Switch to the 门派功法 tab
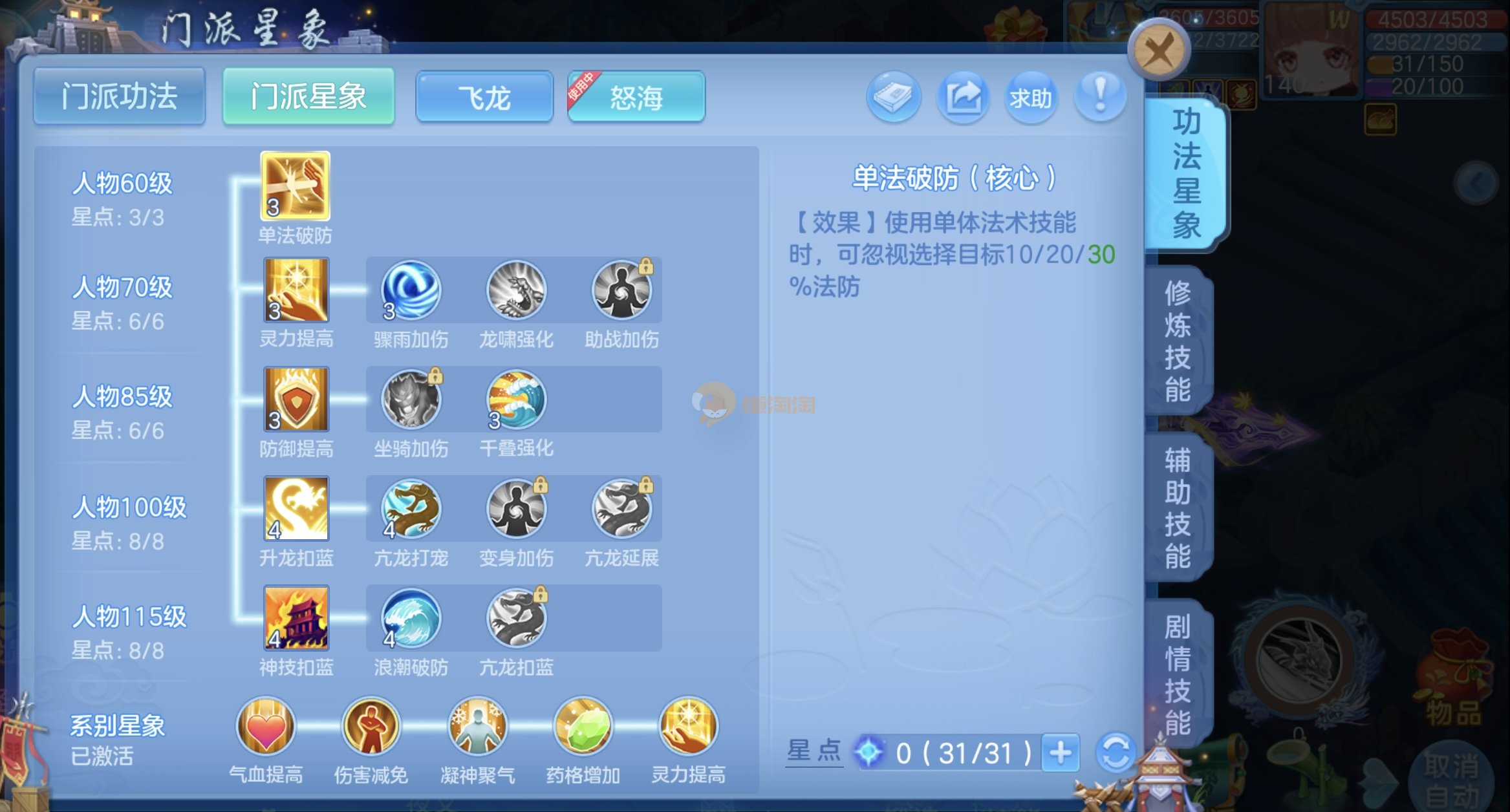 pos(120,97)
